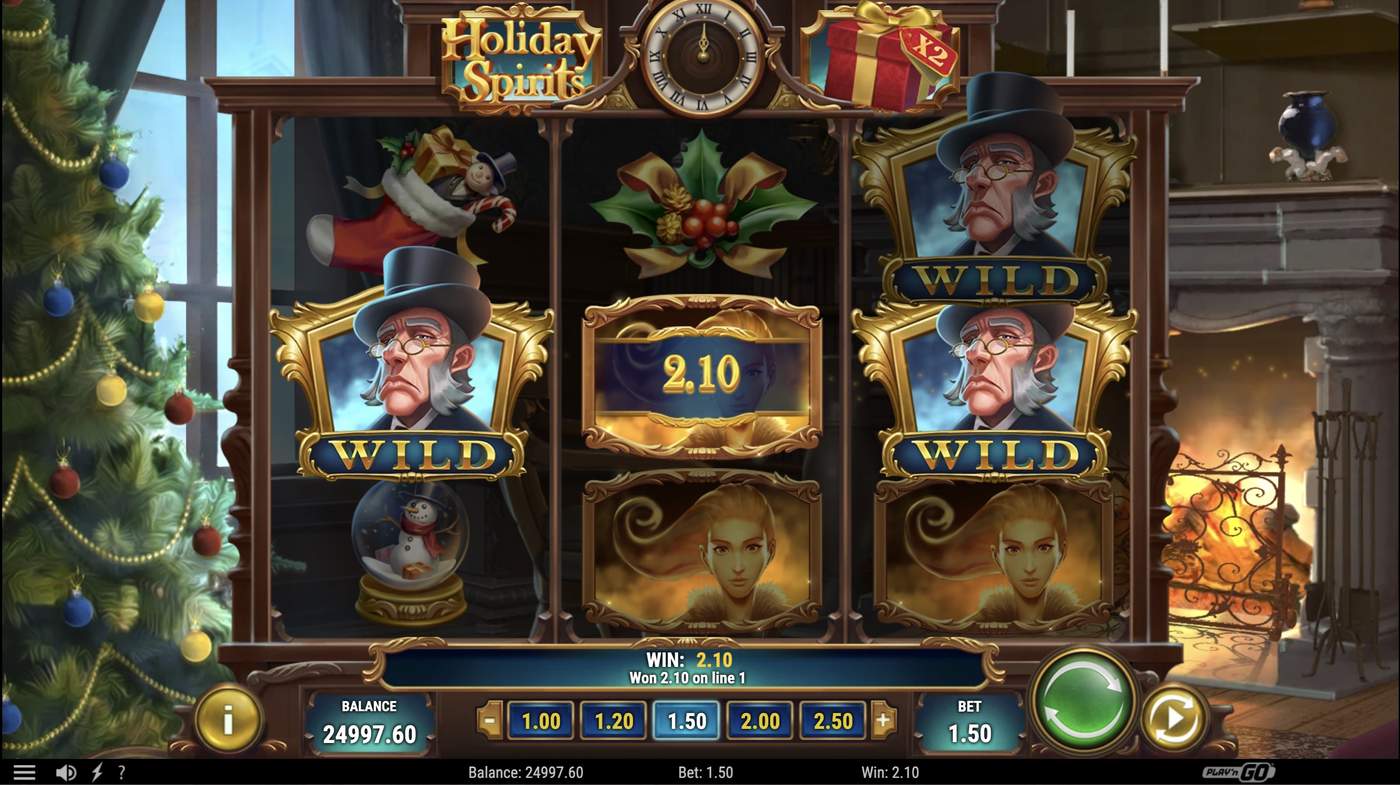This screenshot has height=785, width=1400.
Task: Select the currently highlighted 1.50 bet tab
Action: click(x=686, y=720)
